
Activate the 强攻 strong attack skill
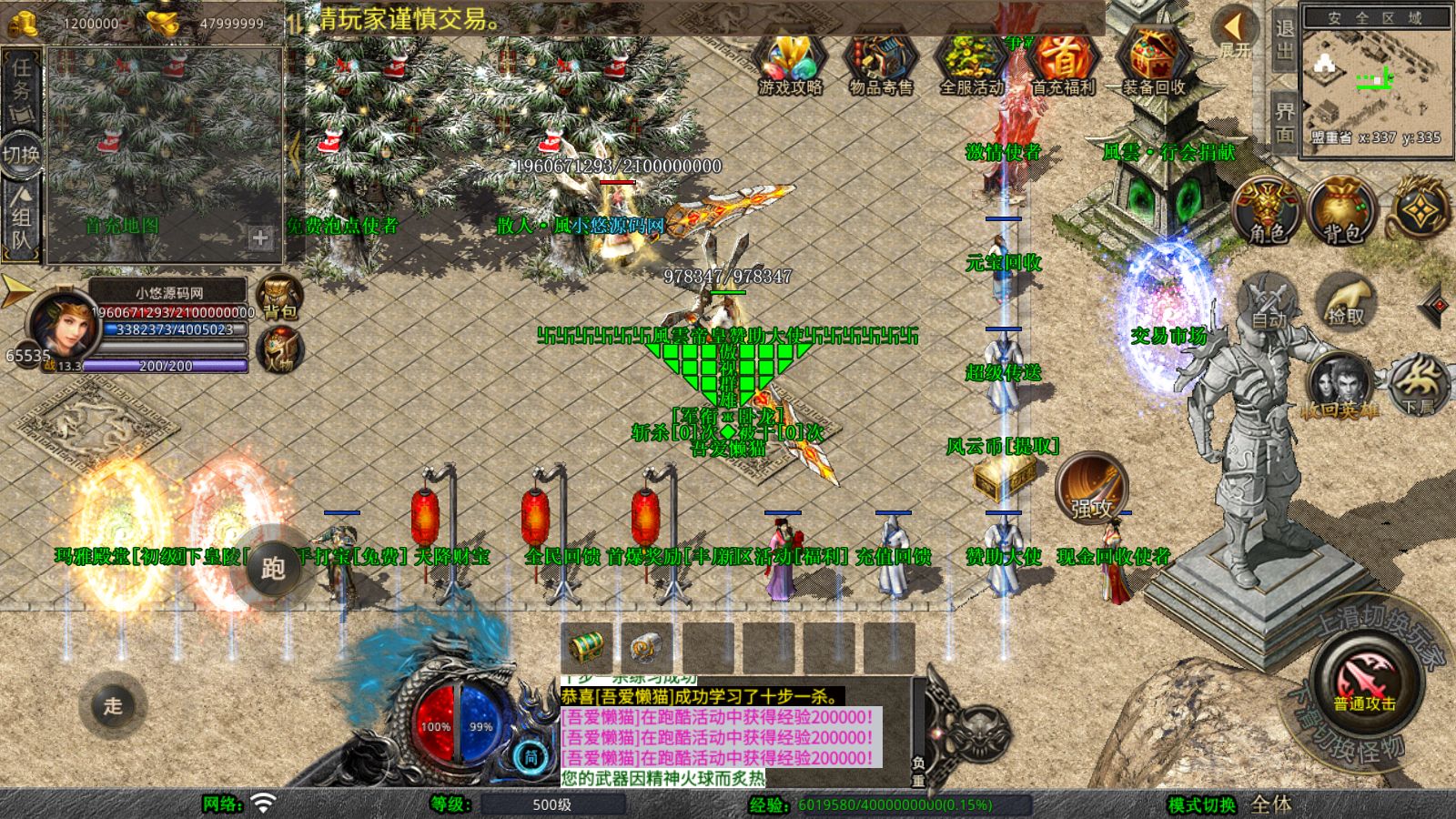pos(1091,488)
